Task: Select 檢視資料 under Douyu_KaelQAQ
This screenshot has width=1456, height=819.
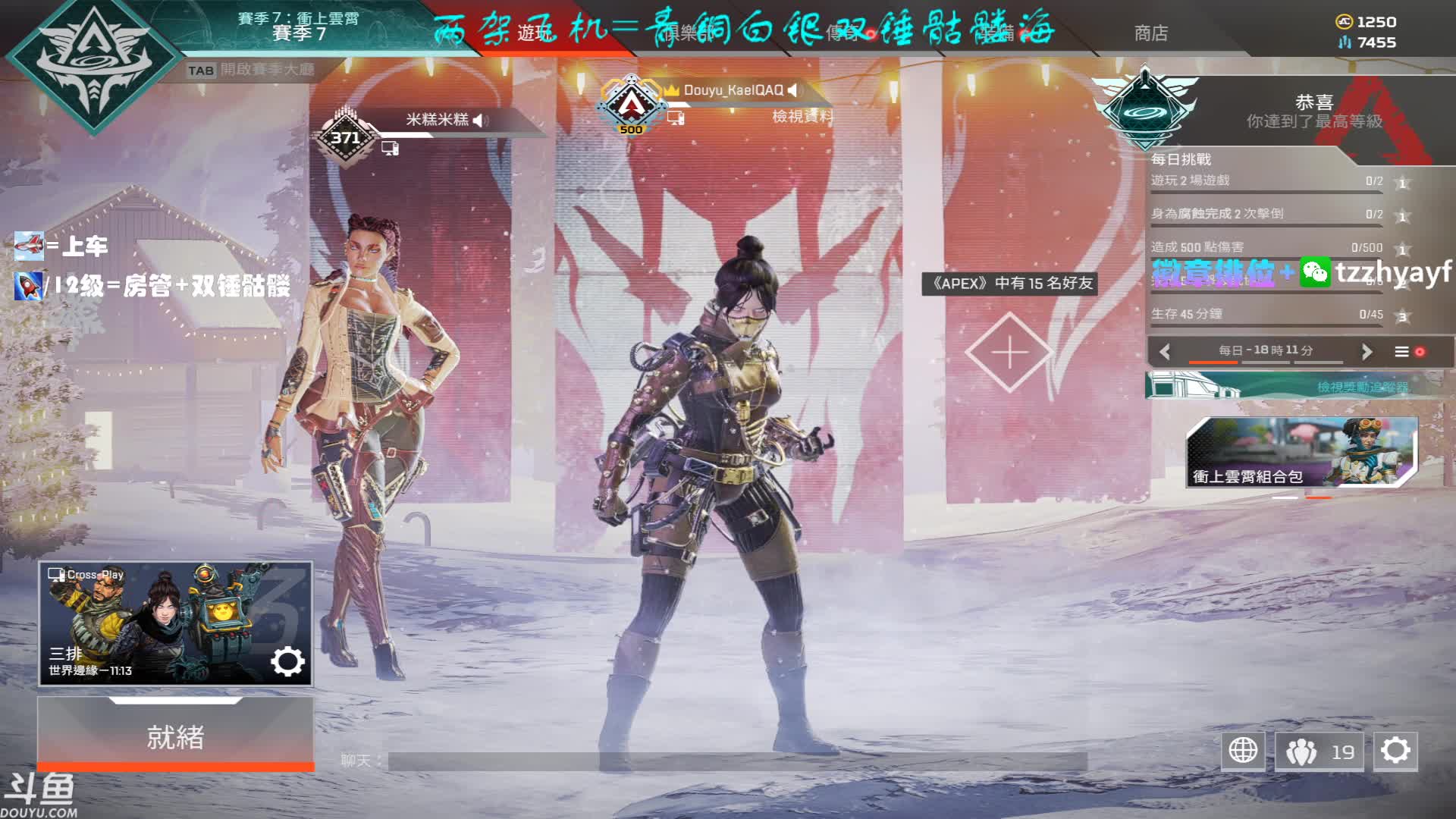Action: (x=802, y=117)
